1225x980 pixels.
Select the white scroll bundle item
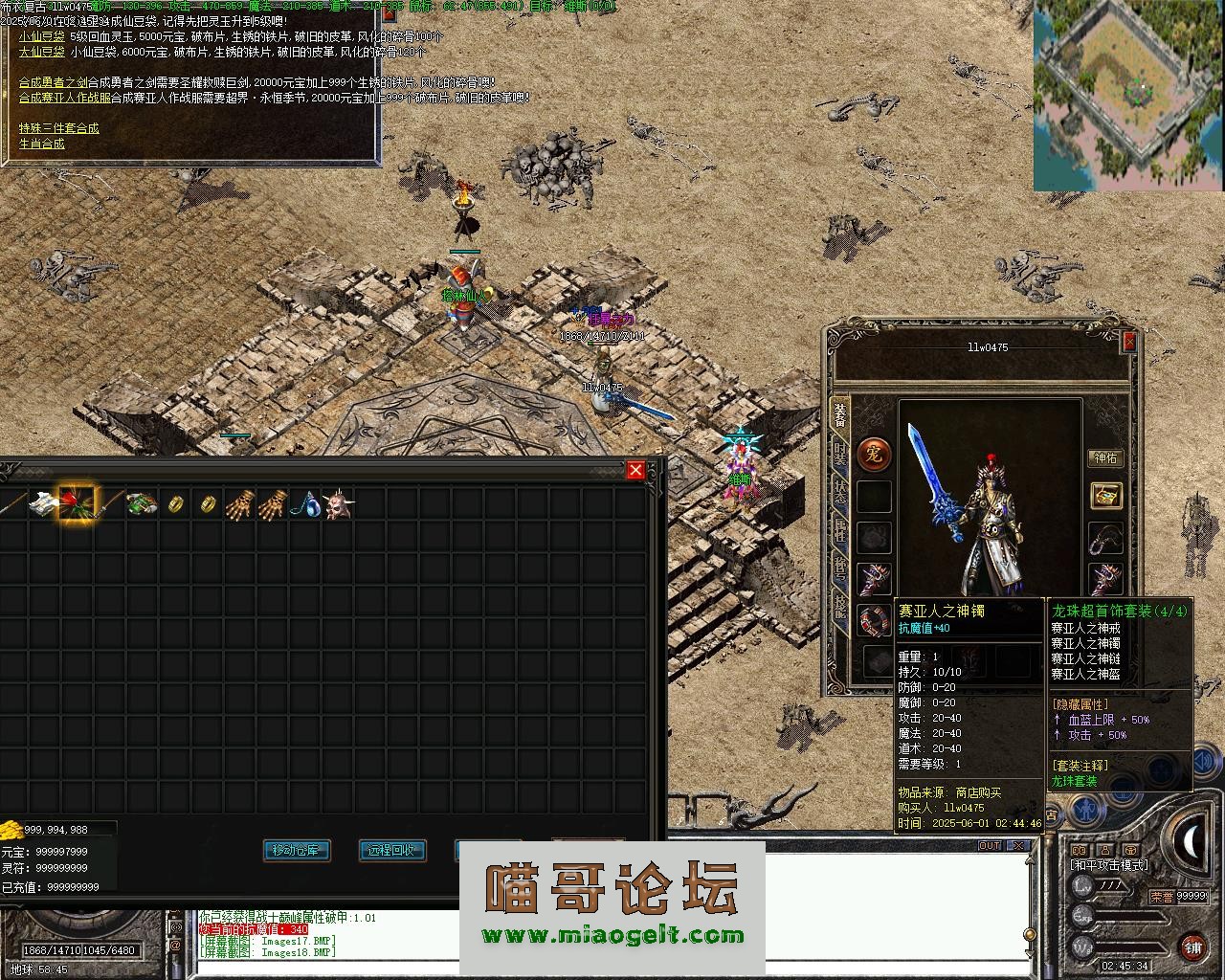(x=43, y=503)
